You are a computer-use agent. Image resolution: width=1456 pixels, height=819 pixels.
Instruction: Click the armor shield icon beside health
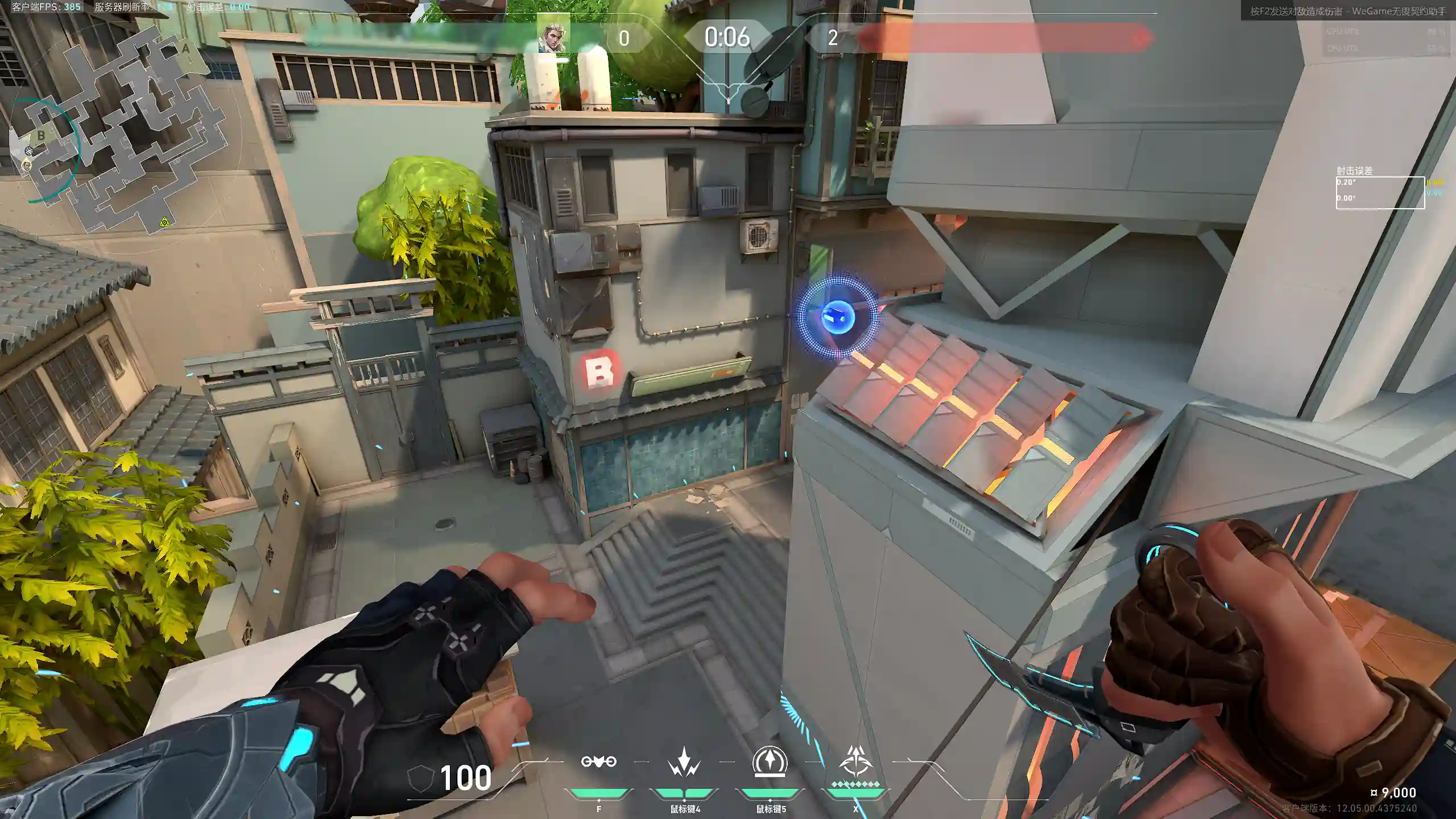(420, 777)
